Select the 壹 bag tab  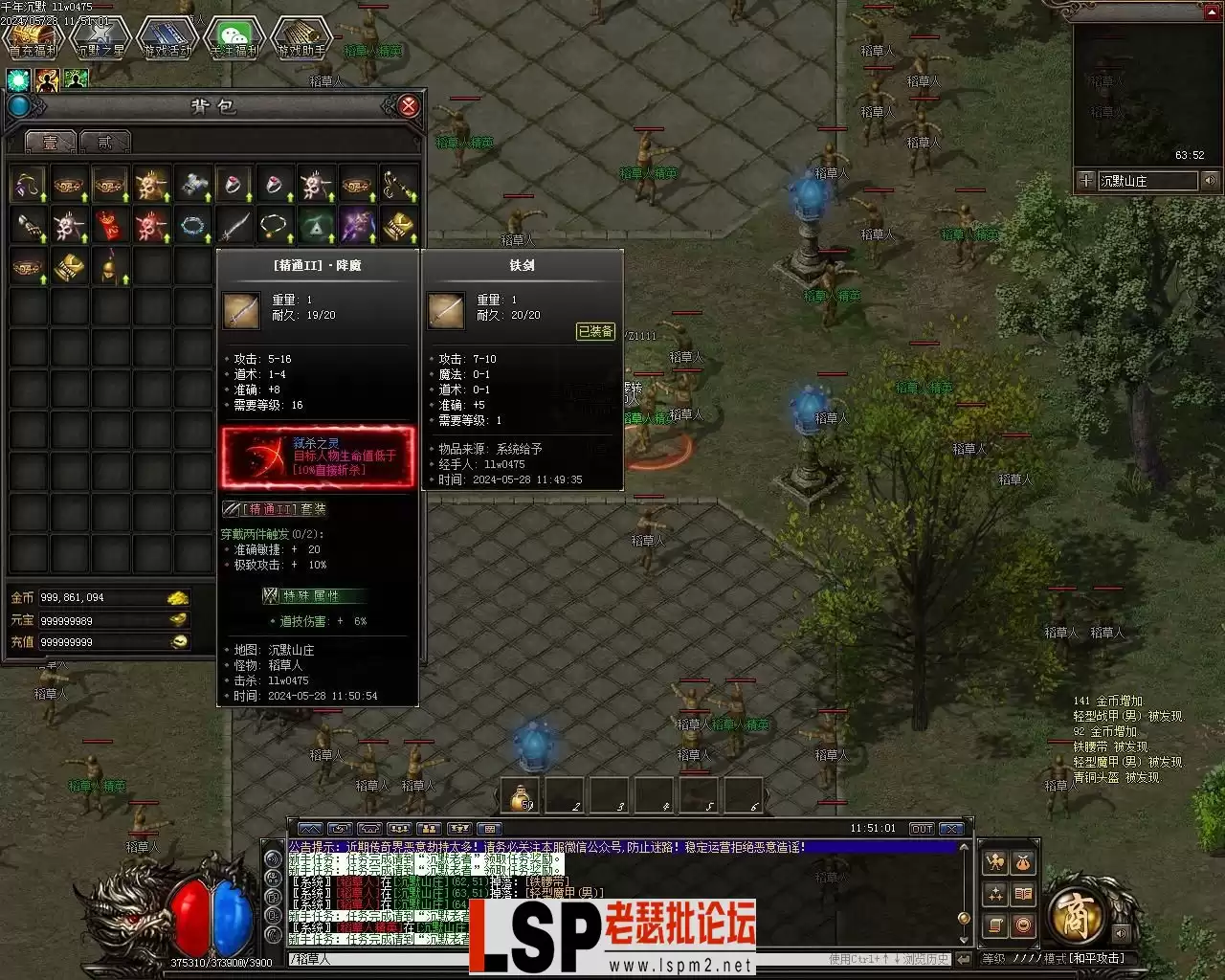pyautogui.click(x=51, y=143)
